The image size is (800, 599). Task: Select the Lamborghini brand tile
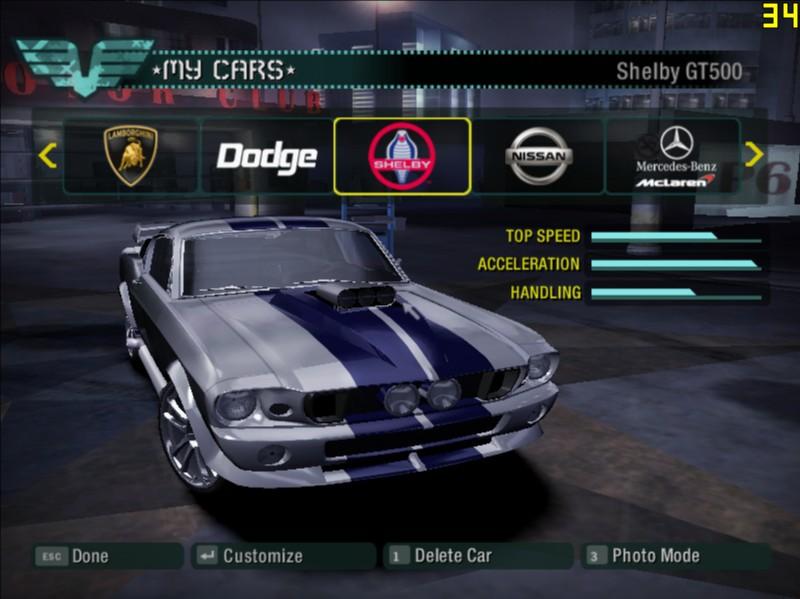[x=131, y=156]
